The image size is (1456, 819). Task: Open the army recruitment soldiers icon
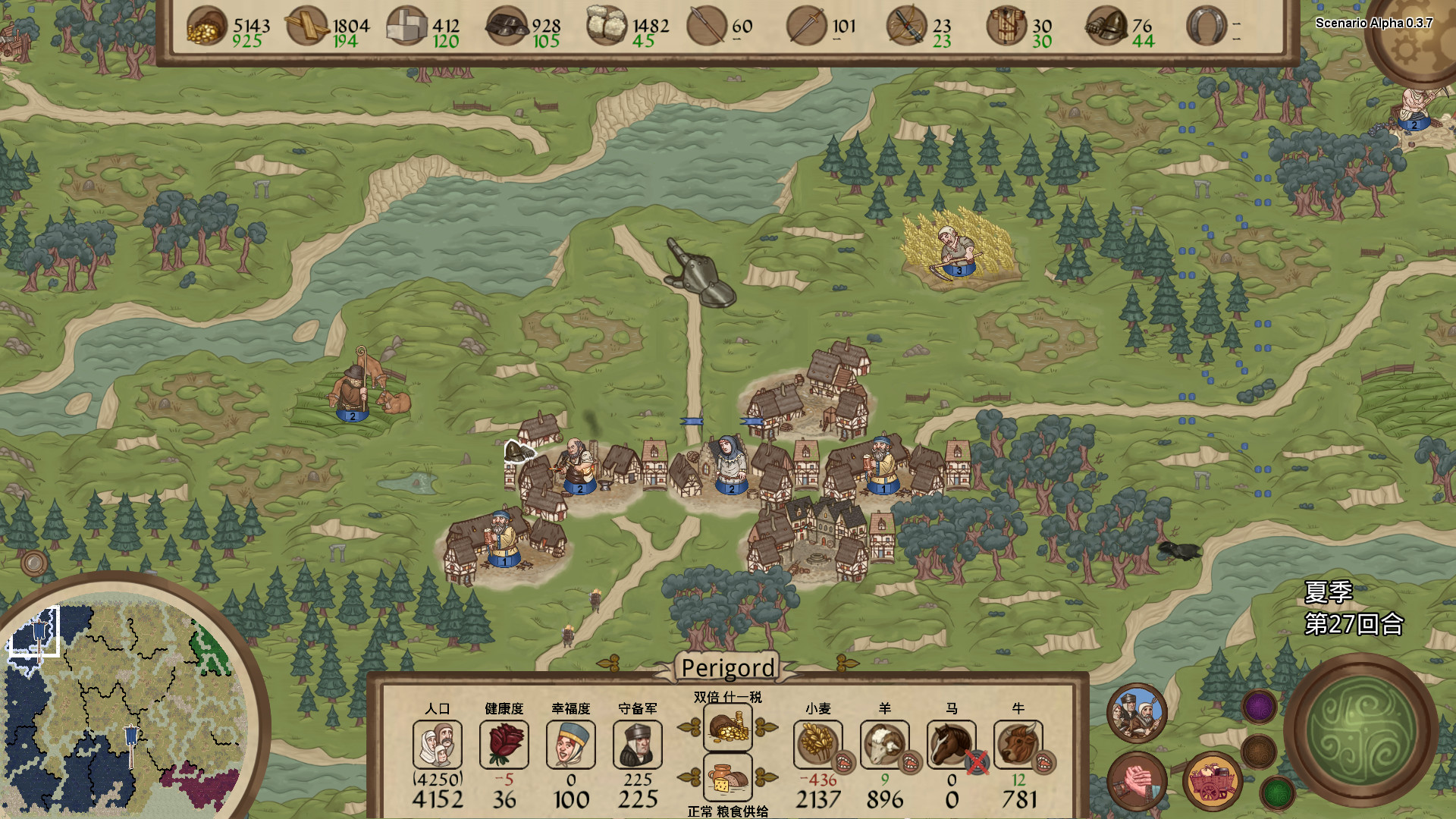click(x=1137, y=712)
